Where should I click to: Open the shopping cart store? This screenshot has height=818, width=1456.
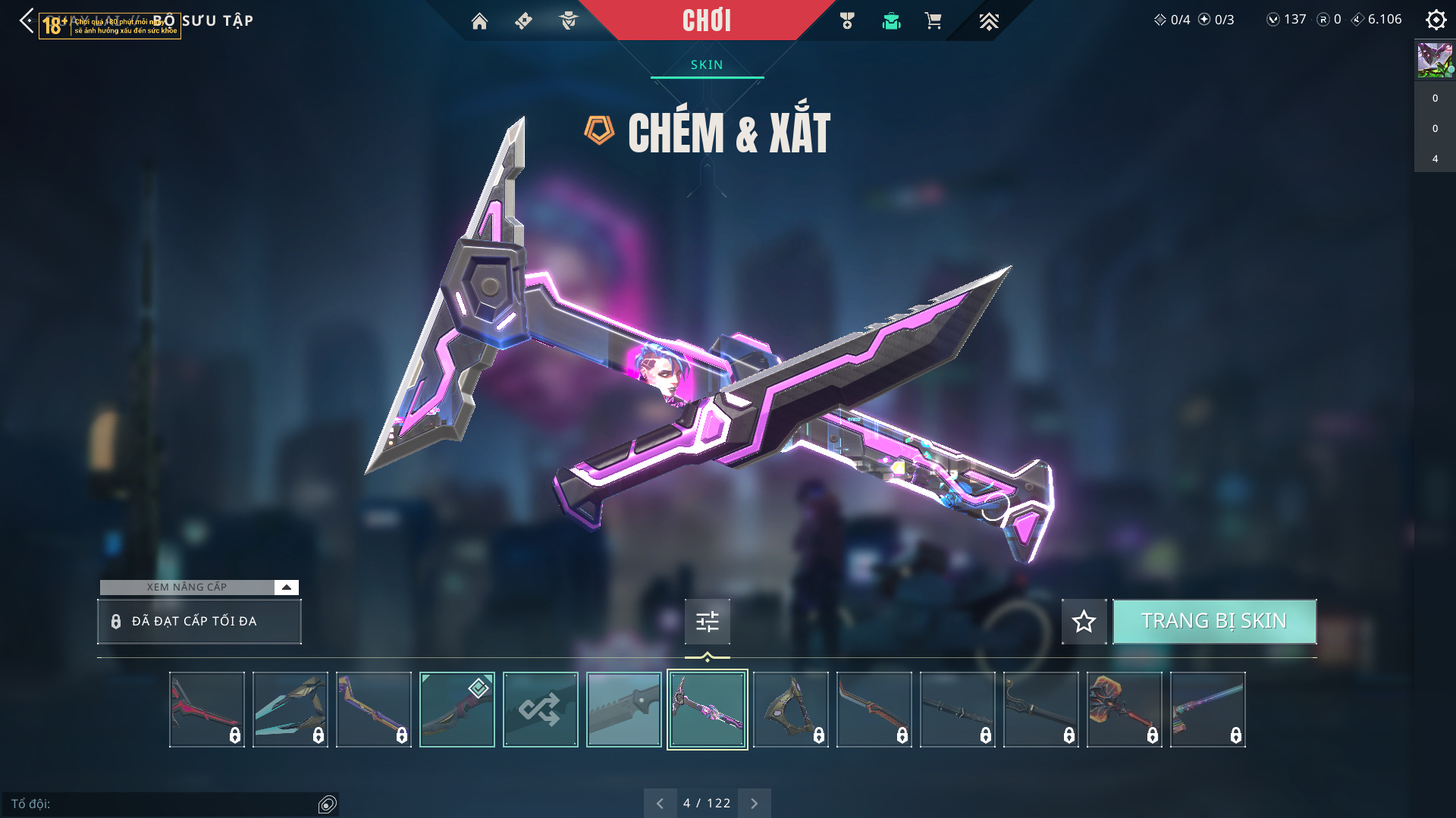[x=933, y=21]
